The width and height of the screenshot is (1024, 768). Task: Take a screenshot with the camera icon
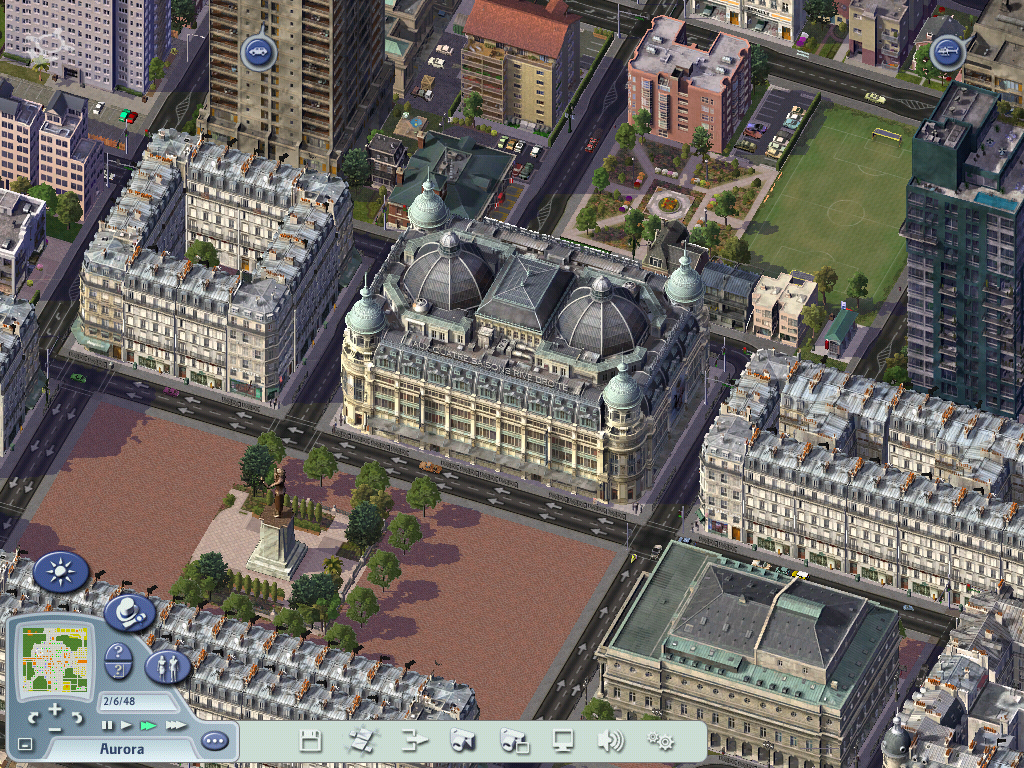tap(462, 741)
